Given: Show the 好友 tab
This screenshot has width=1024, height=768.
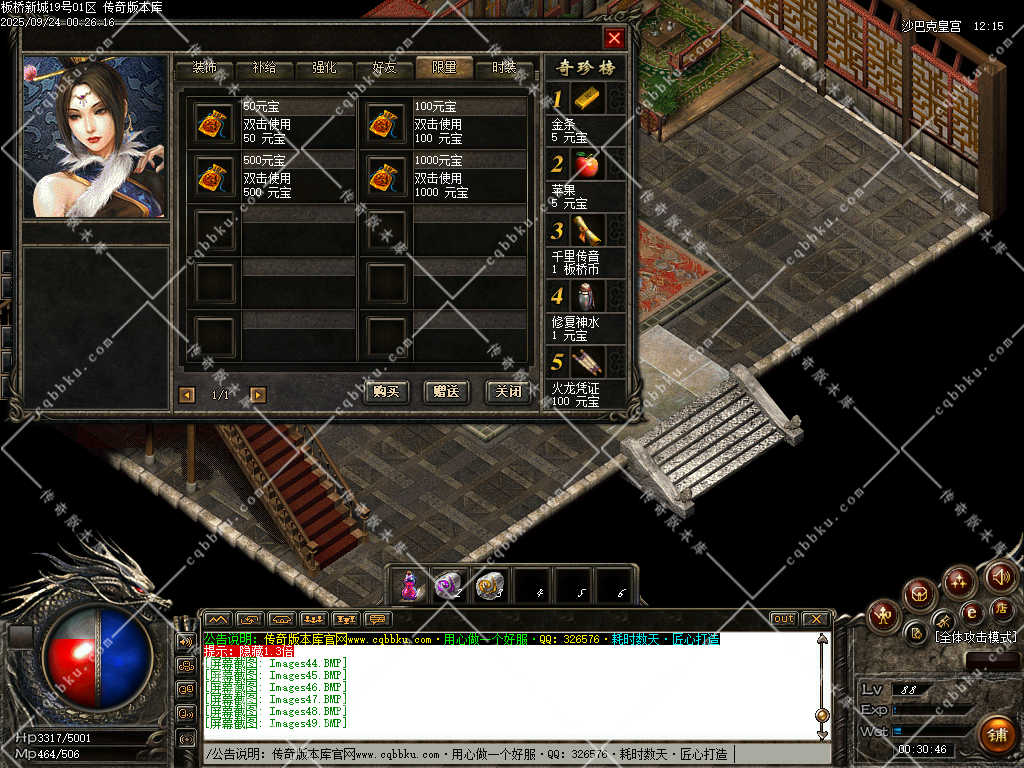Looking at the screenshot, I should 384,68.
